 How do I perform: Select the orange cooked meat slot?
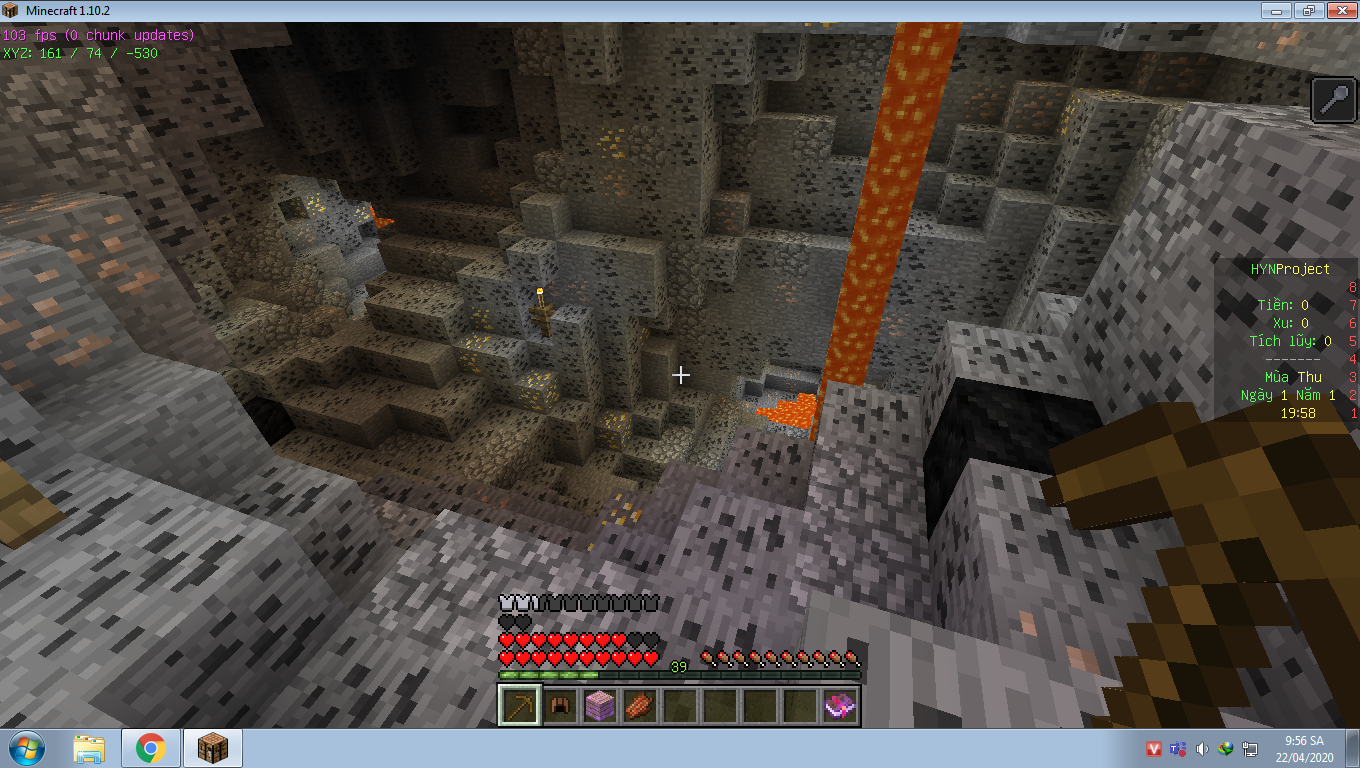click(639, 706)
